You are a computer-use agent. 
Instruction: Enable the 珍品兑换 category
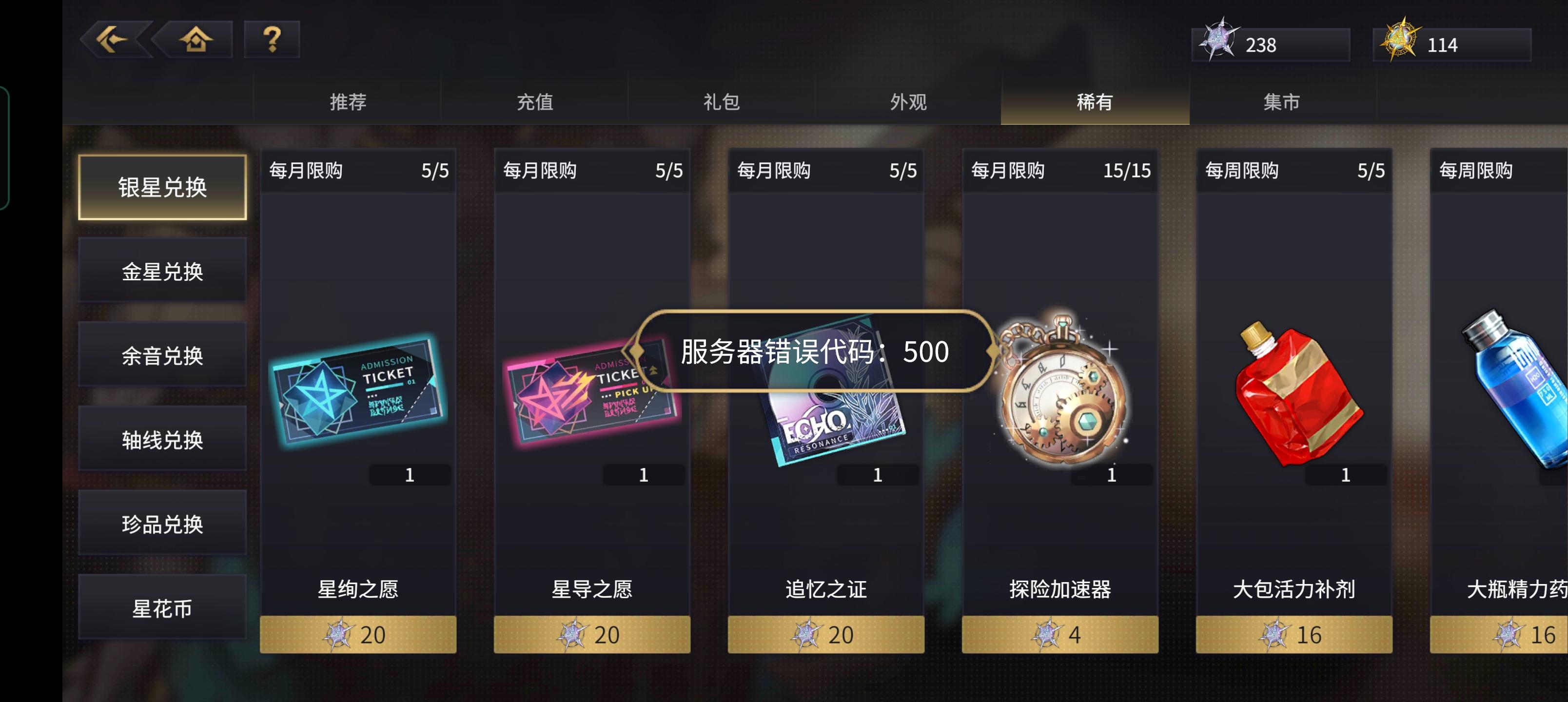tap(162, 523)
